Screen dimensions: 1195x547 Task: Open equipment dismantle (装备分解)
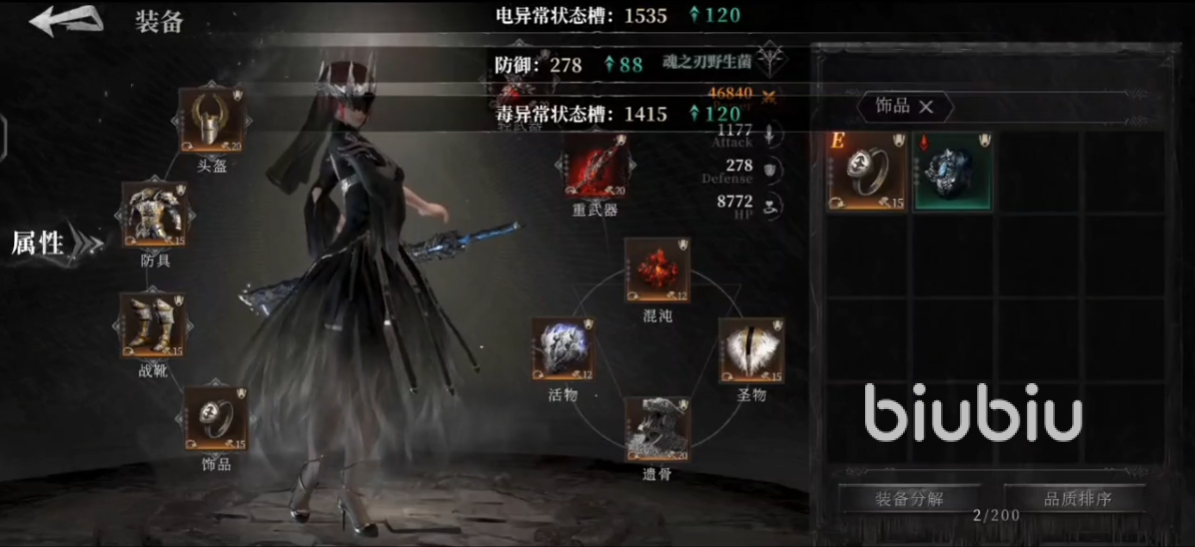[909, 498]
